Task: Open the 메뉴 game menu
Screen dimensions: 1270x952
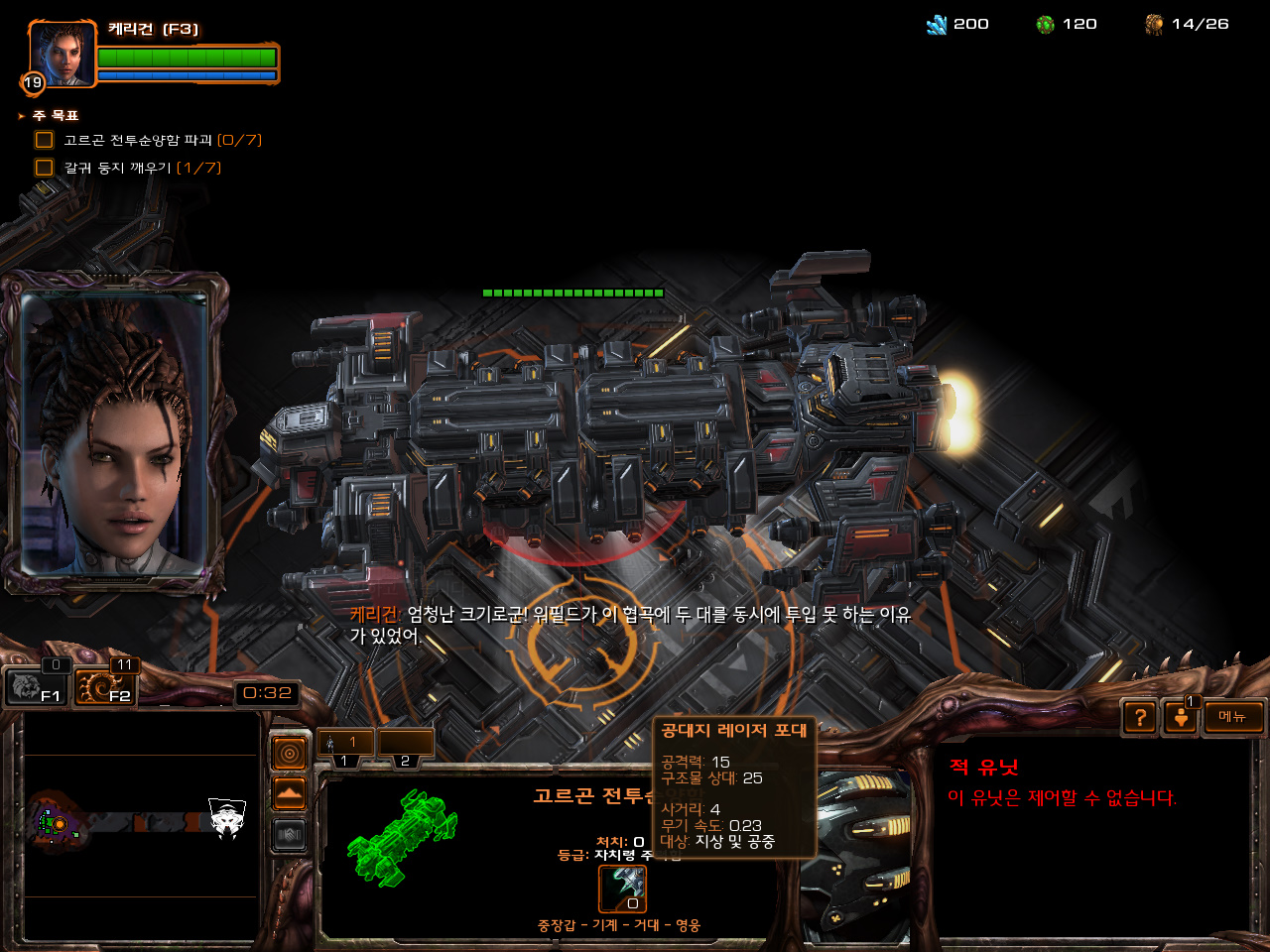Action: (x=1233, y=717)
